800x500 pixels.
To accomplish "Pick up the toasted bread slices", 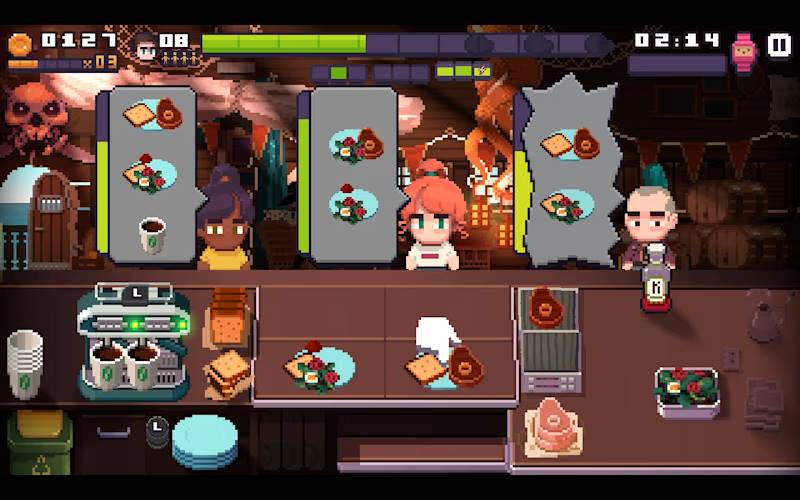I will tap(229, 372).
